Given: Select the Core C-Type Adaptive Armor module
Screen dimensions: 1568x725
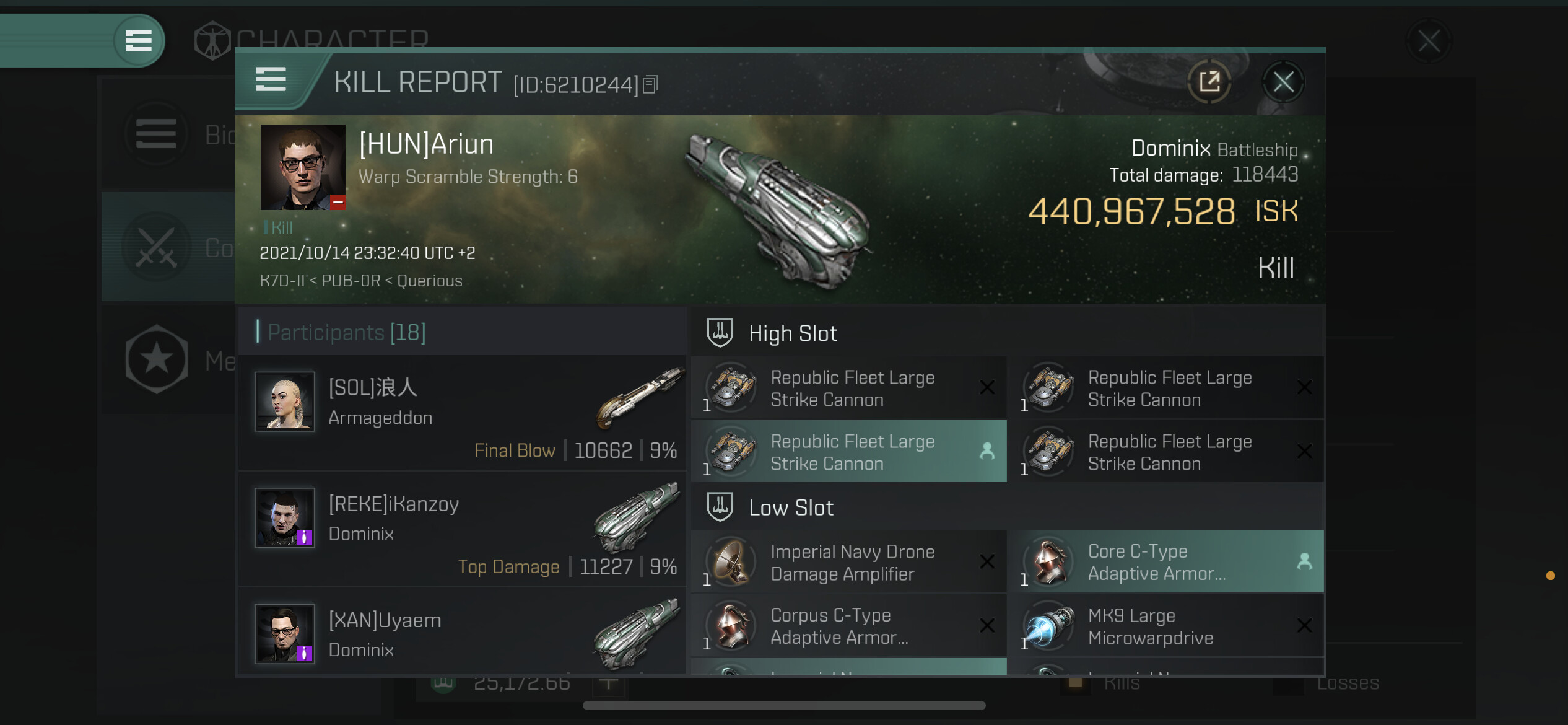Looking at the screenshot, I should point(1165,562).
